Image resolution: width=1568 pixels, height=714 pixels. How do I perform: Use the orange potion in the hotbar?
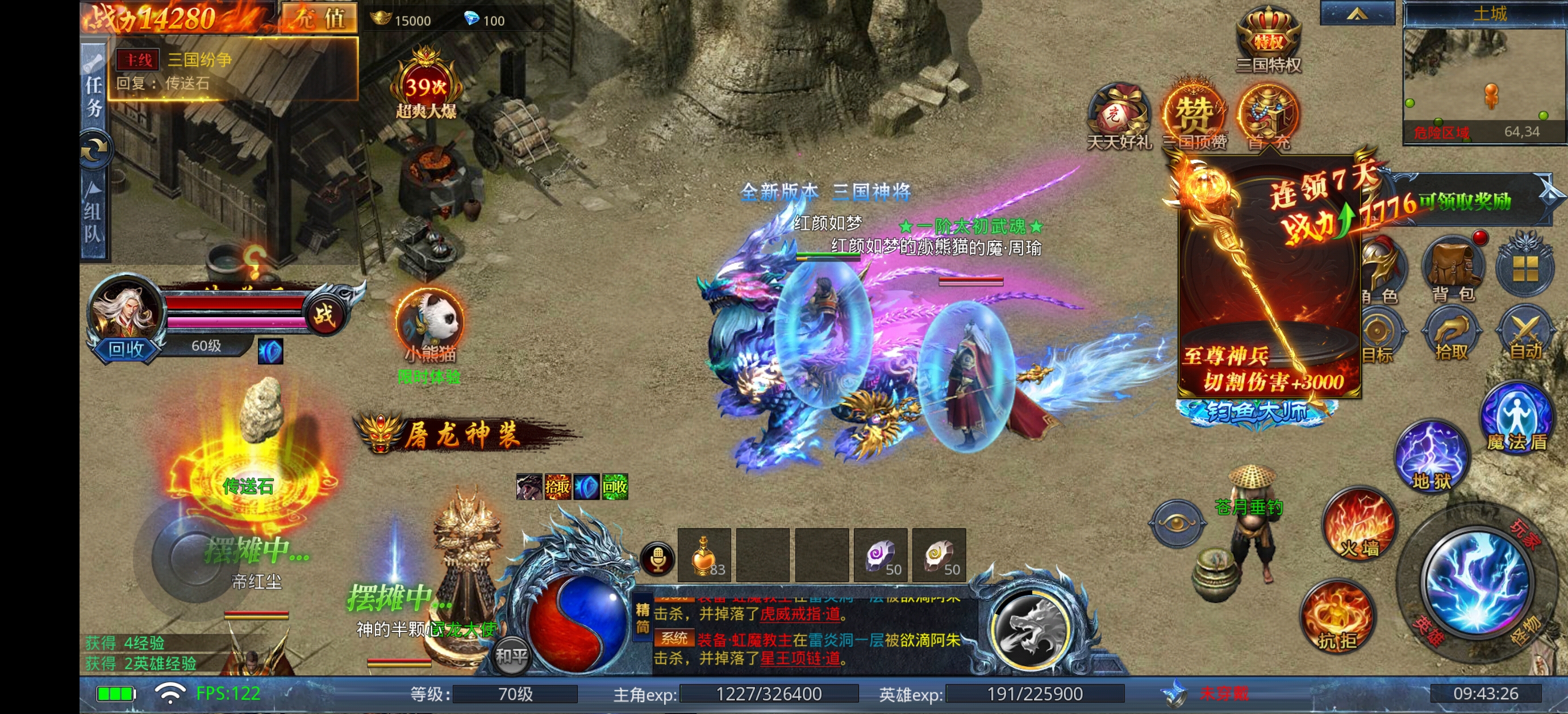click(704, 555)
